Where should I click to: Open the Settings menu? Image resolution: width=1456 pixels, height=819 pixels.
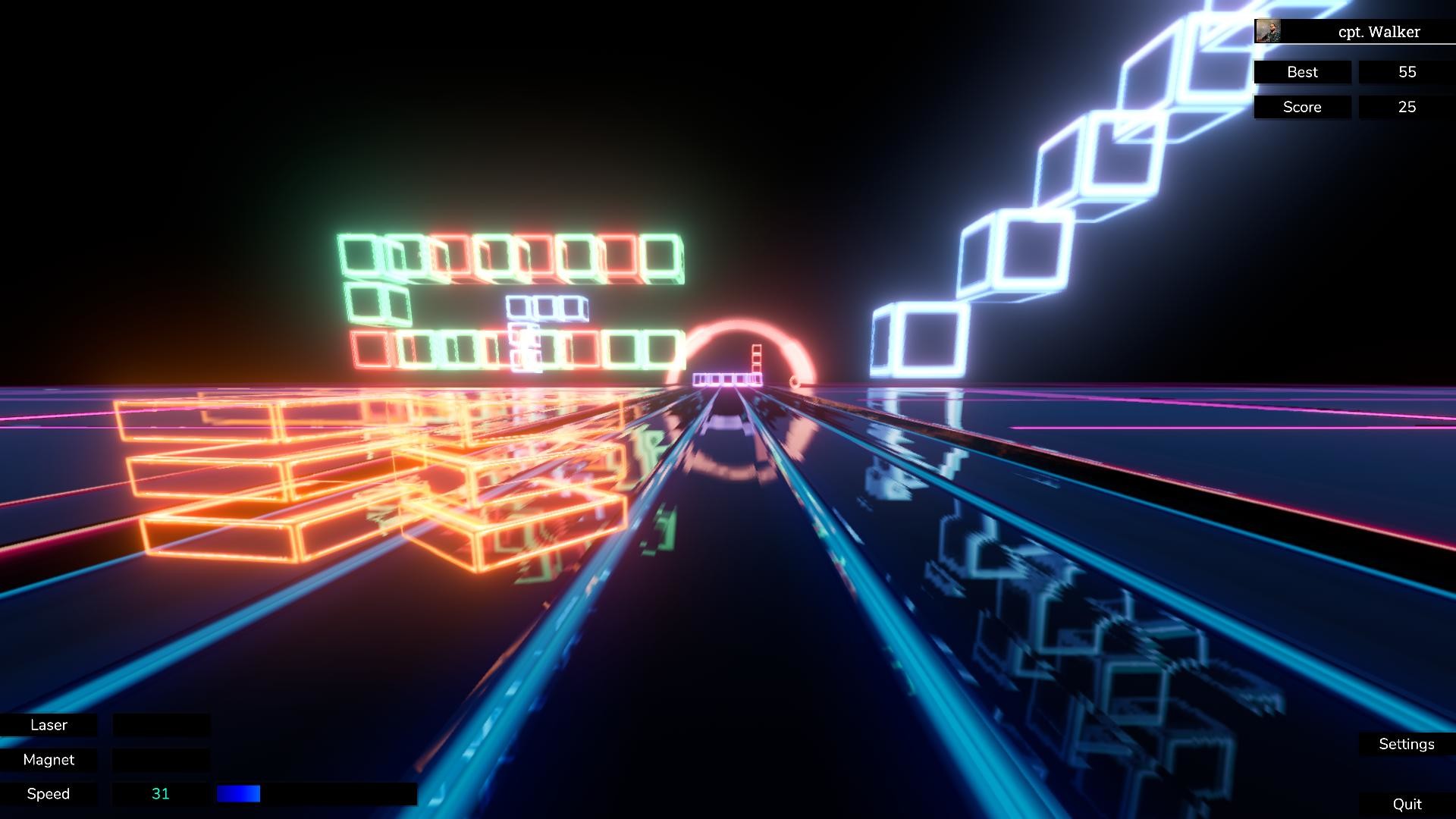click(x=1407, y=744)
